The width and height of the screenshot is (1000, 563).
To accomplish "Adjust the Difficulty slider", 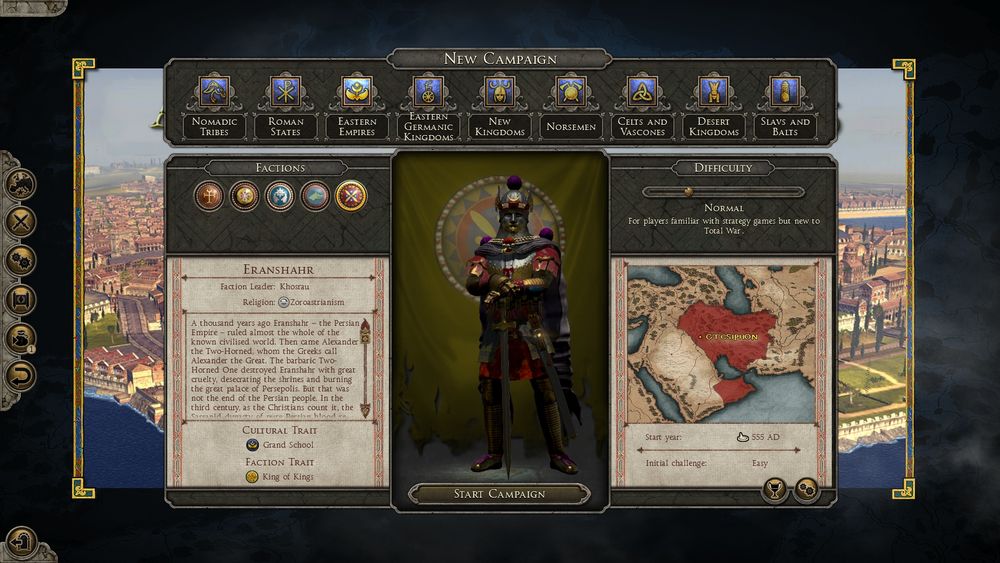I will [x=688, y=191].
